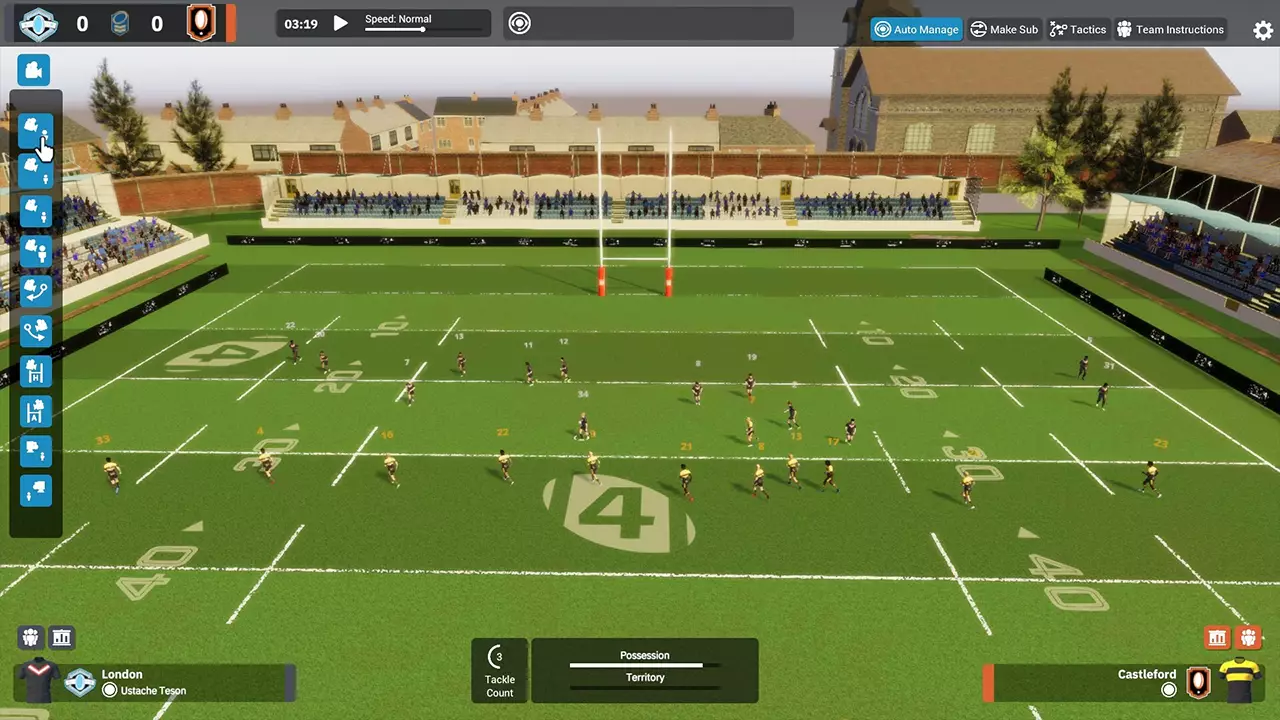
Task: Open London's stadium stats icon
Action: tap(61, 637)
